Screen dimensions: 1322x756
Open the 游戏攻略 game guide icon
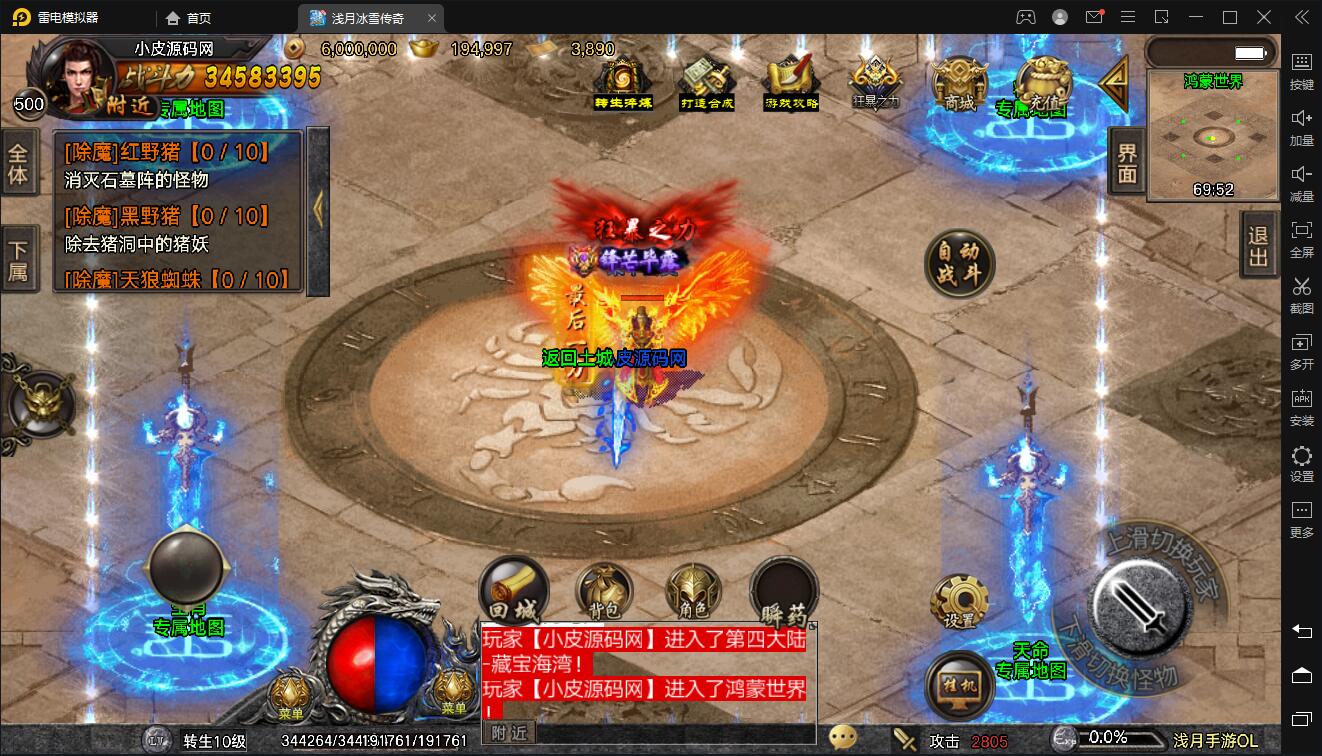[x=791, y=81]
